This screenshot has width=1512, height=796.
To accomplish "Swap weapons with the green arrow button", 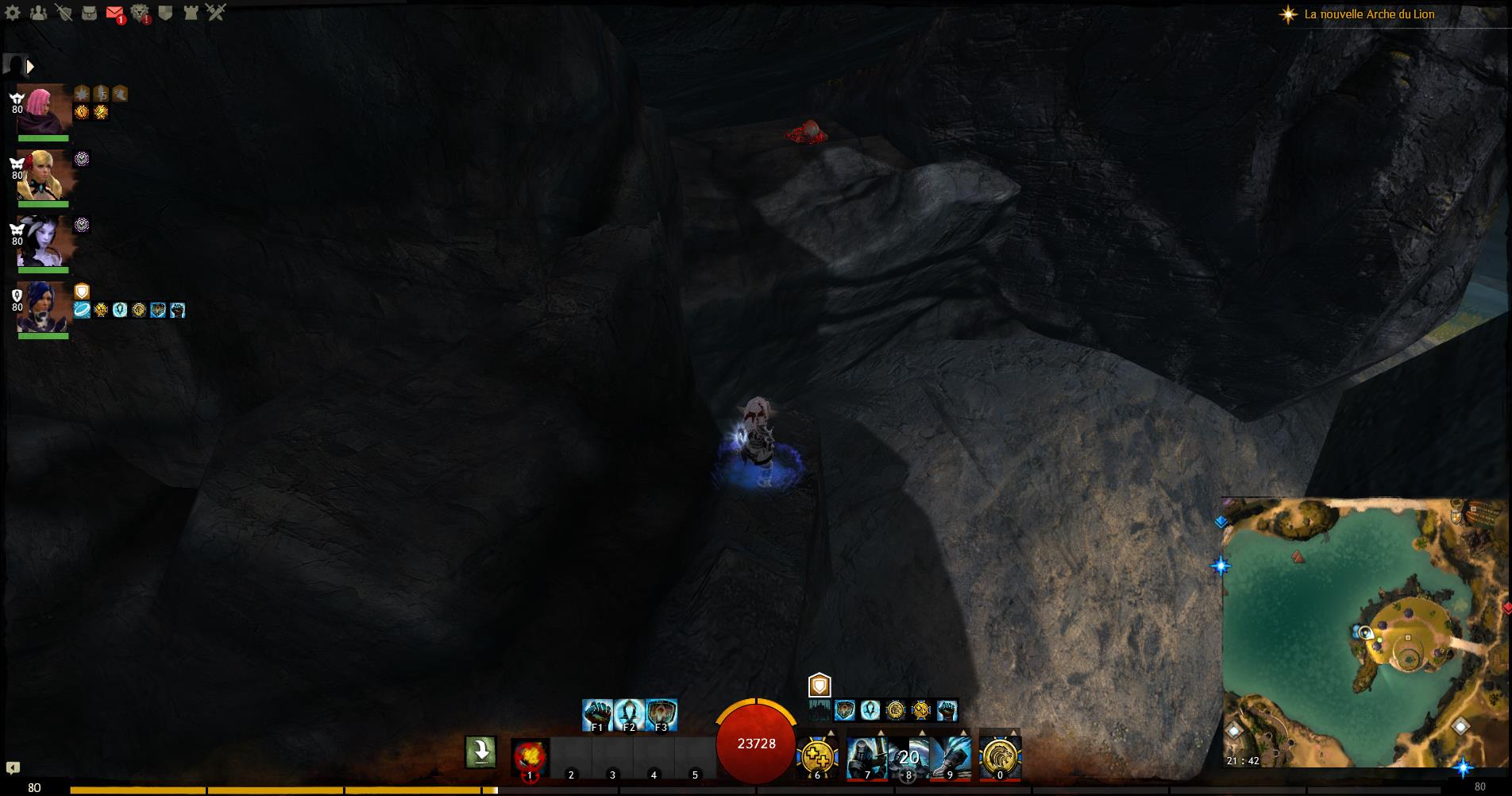I will click(480, 752).
